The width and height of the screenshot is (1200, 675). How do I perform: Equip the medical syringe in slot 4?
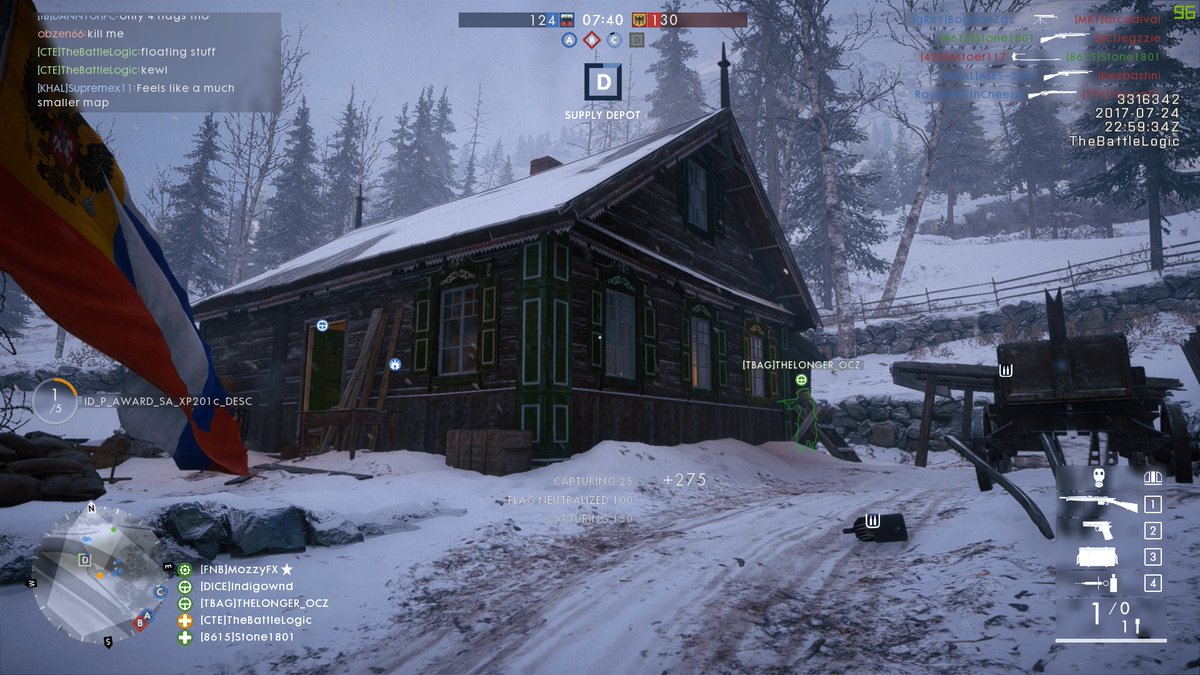click(x=1098, y=583)
